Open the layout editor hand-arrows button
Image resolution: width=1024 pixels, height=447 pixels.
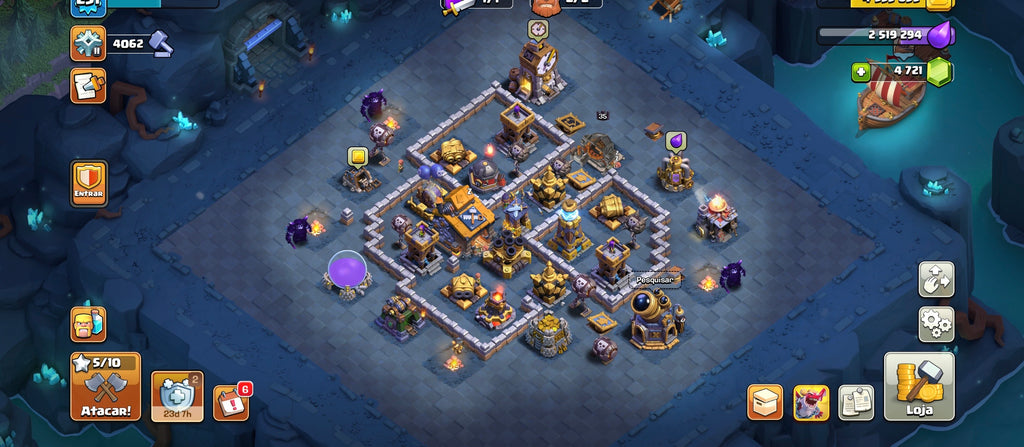(936, 280)
